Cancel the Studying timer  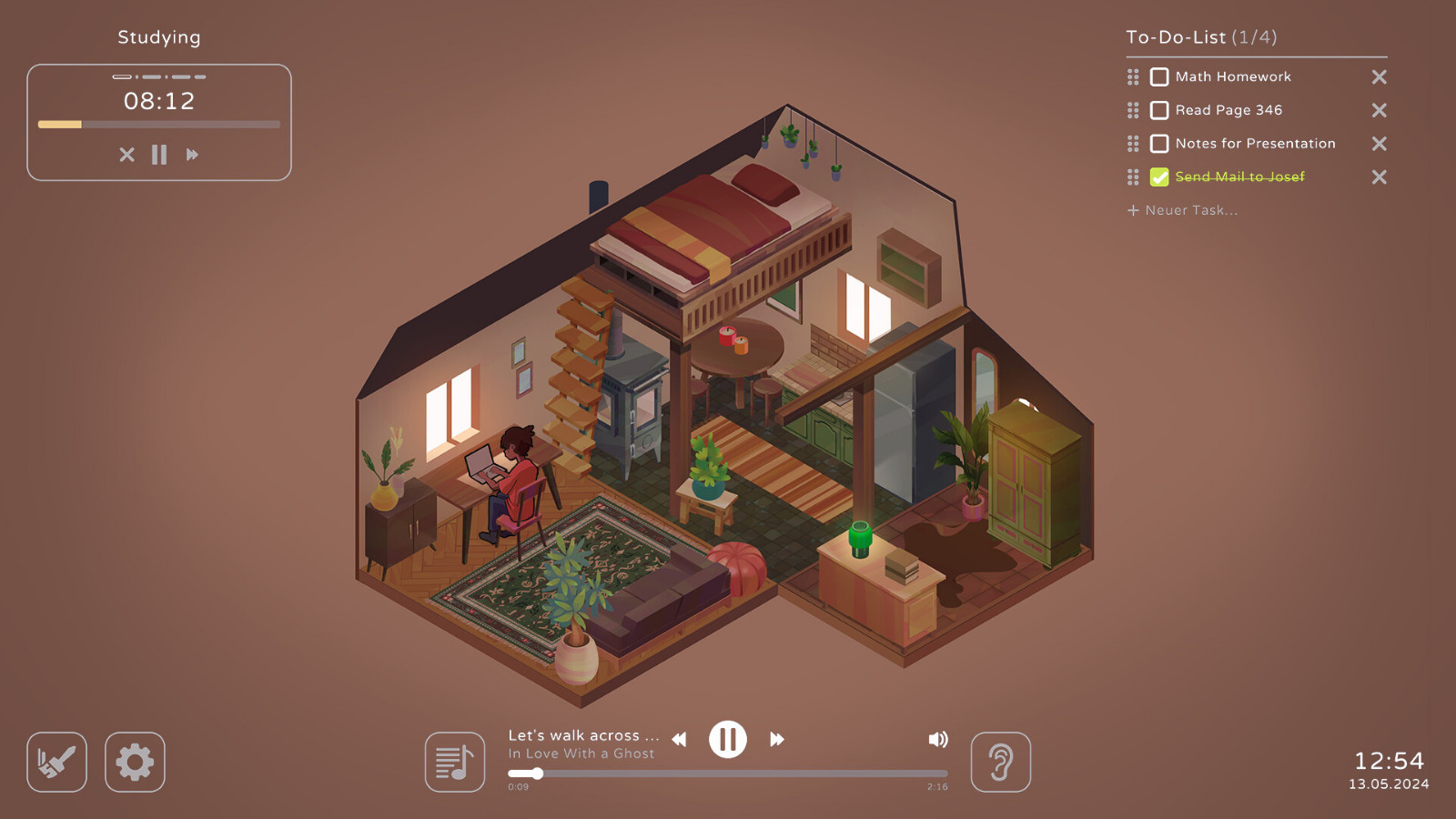pyautogui.click(x=126, y=155)
